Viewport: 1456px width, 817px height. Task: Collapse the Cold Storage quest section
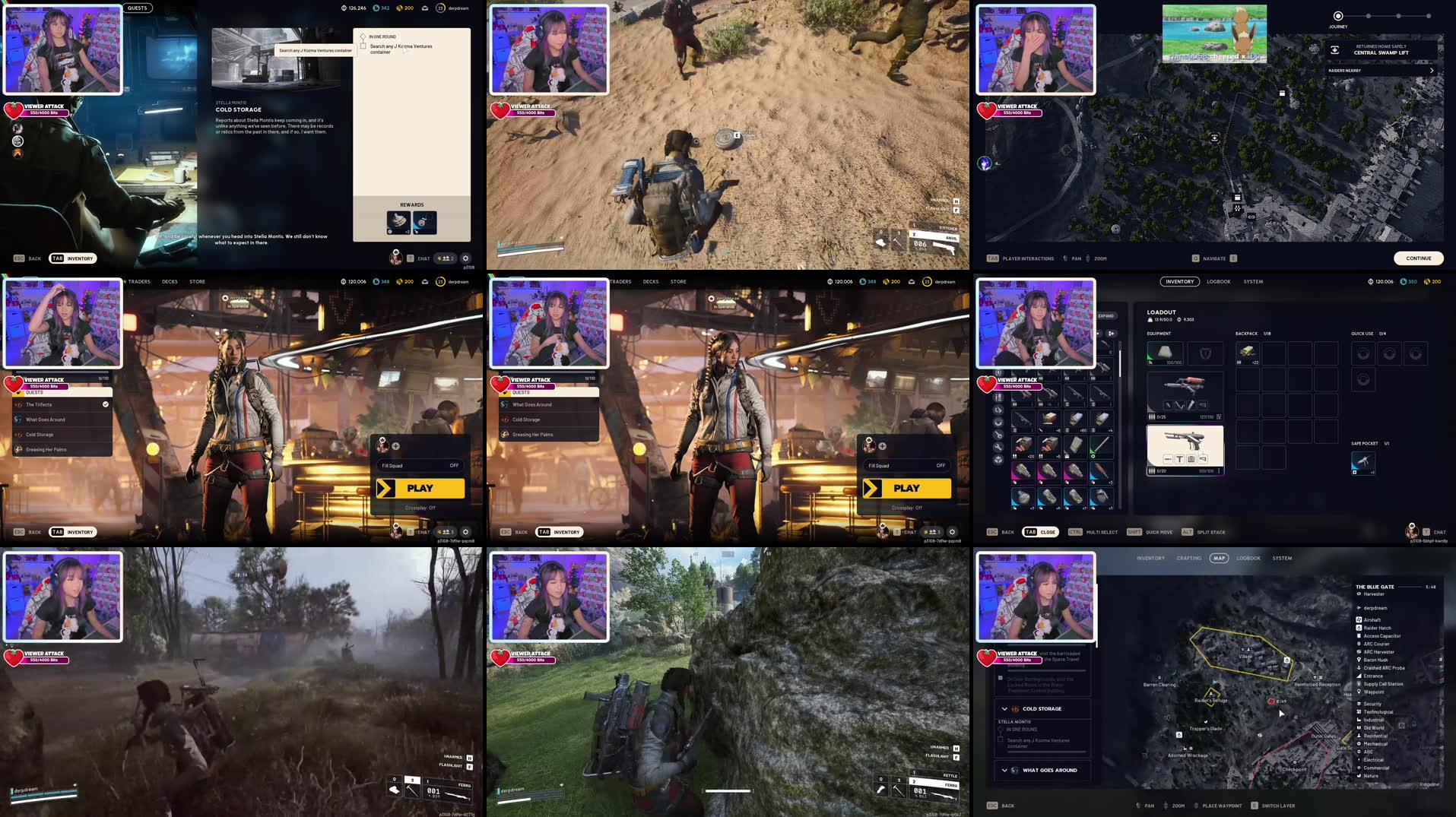coord(1005,708)
